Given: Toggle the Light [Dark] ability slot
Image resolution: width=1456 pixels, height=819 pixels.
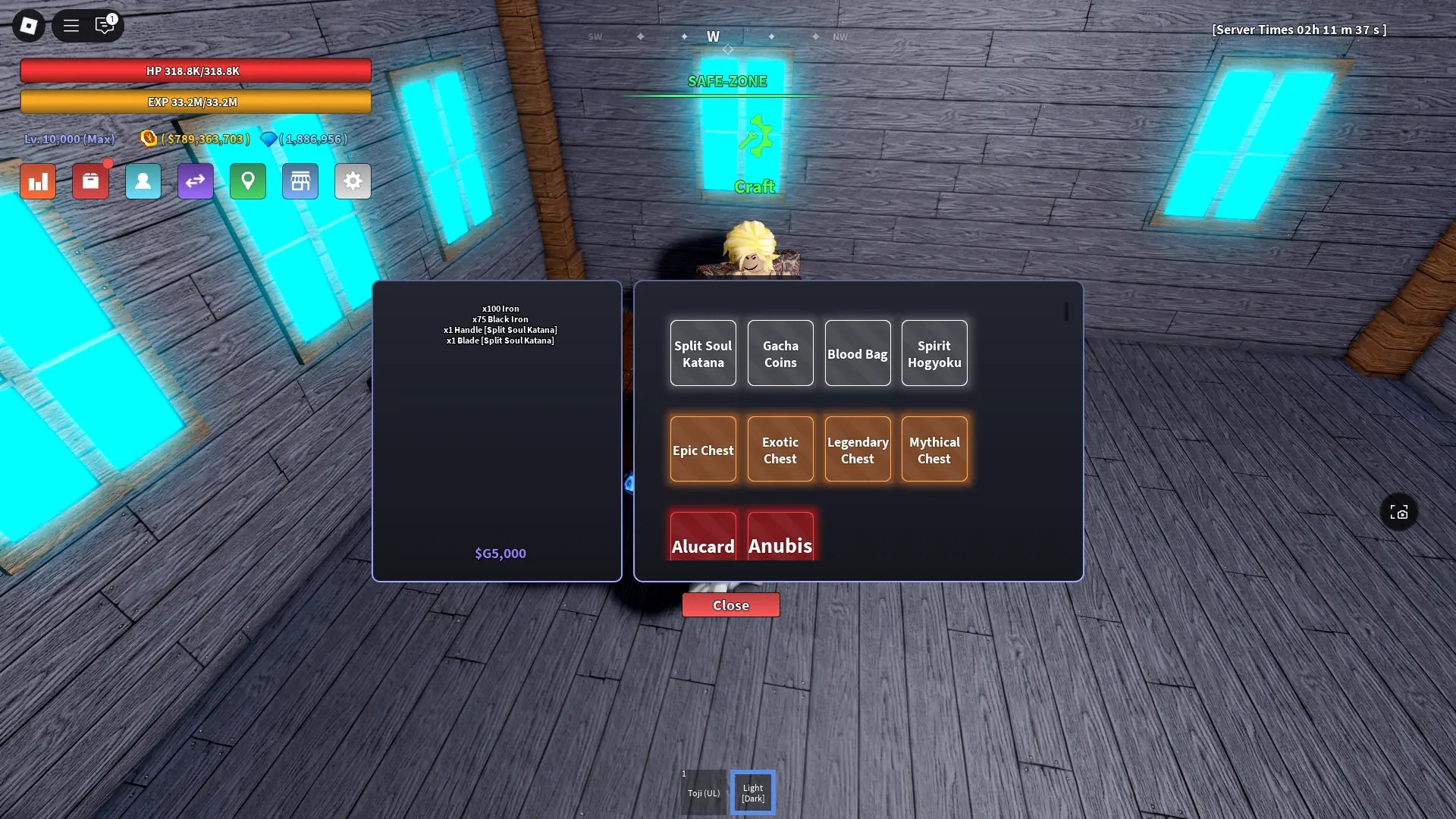Looking at the screenshot, I should pyautogui.click(x=752, y=792).
